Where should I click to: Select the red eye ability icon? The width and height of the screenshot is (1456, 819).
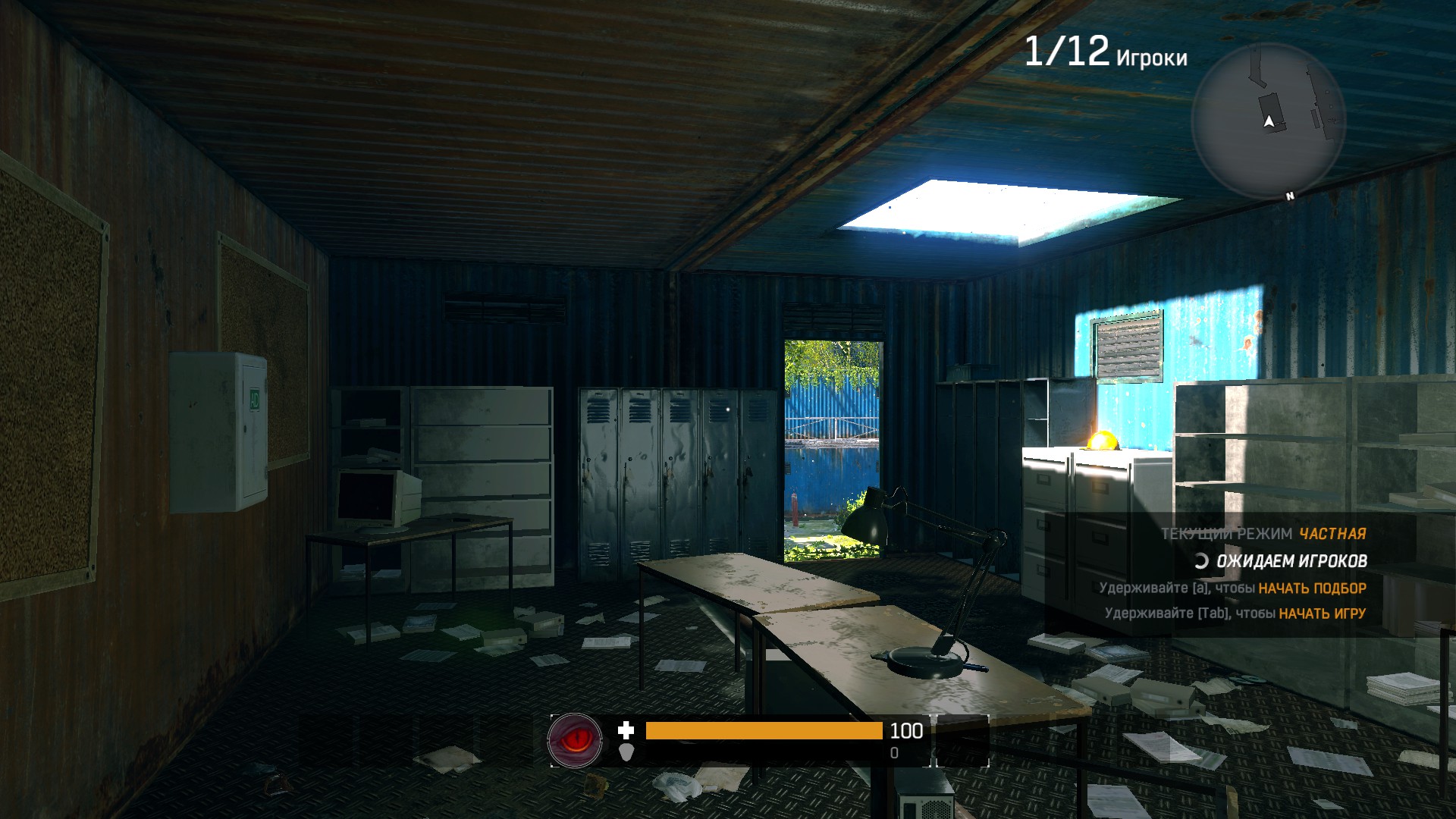576,739
